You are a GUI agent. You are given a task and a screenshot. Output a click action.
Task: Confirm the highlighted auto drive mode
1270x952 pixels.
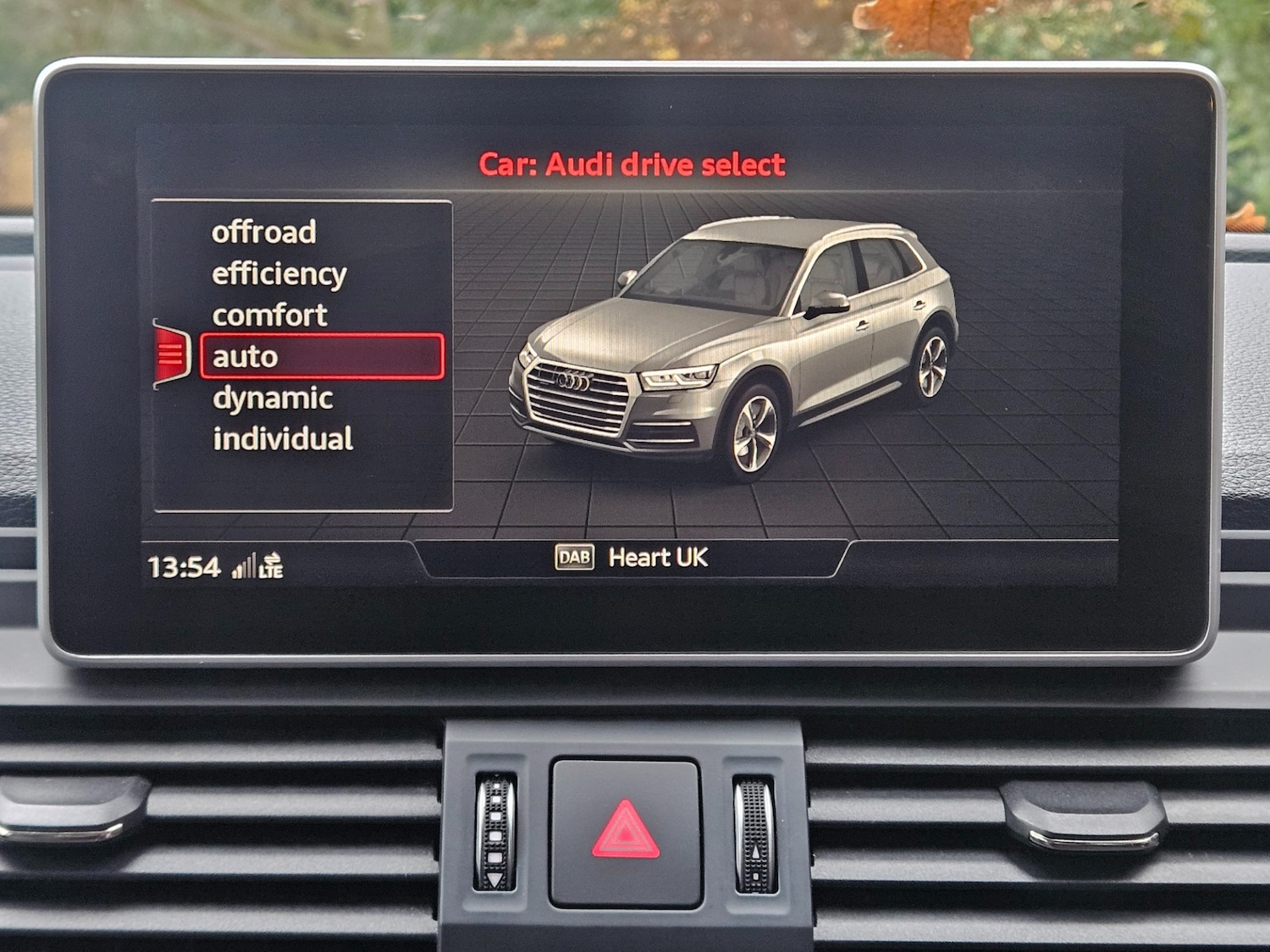(x=246, y=356)
